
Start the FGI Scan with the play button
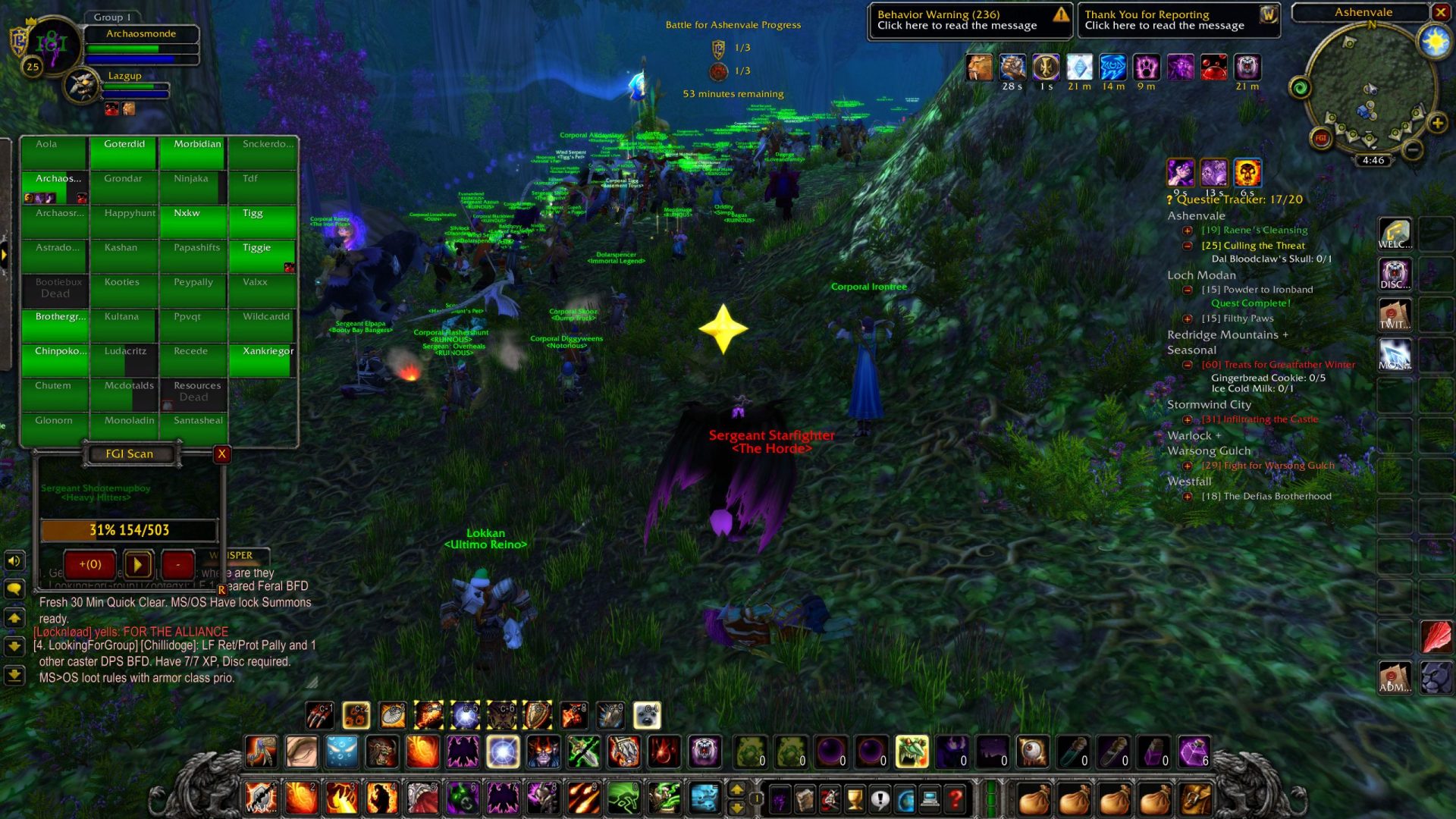[x=137, y=564]
